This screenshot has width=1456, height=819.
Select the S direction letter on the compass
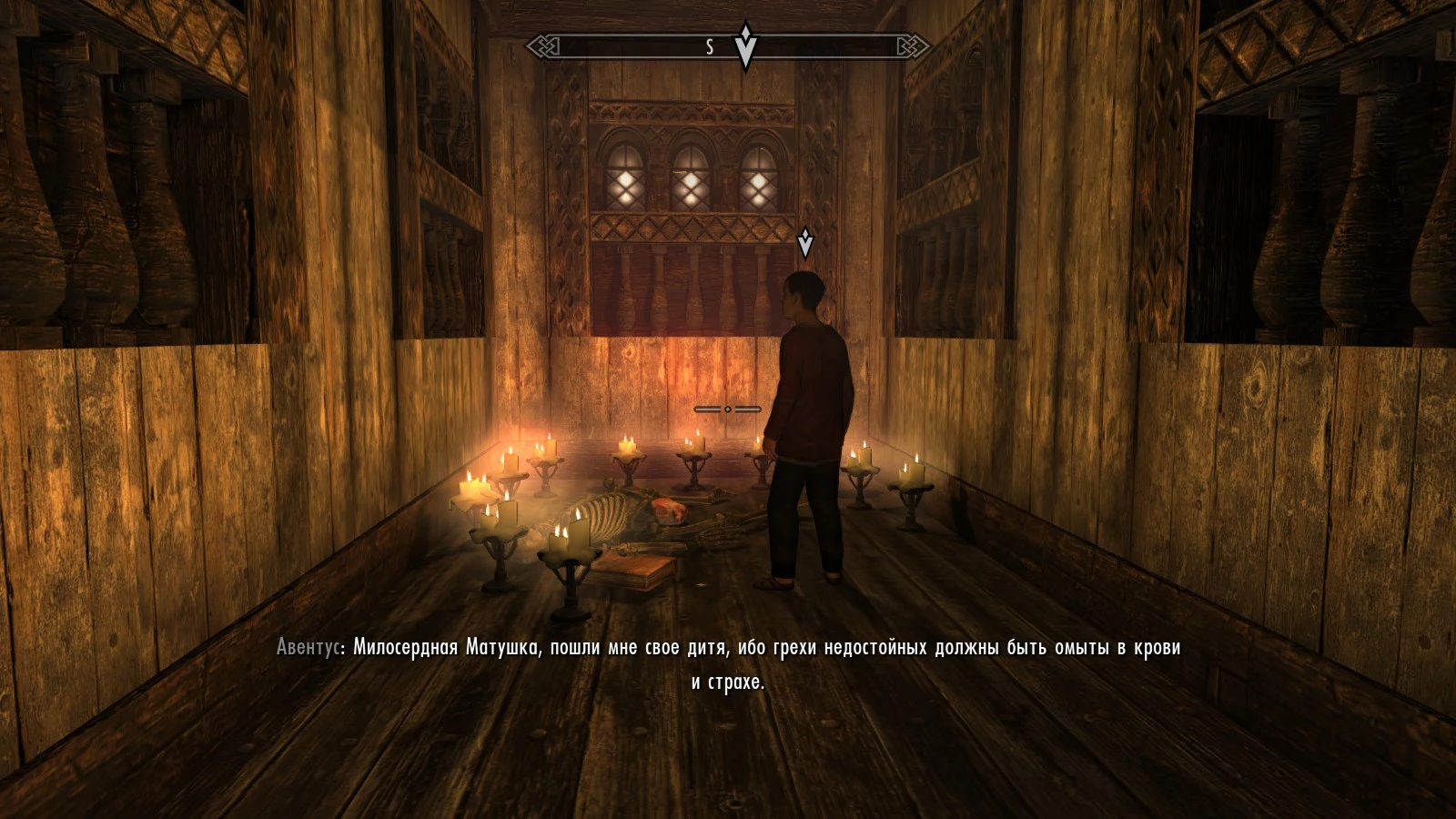(709, 47)
